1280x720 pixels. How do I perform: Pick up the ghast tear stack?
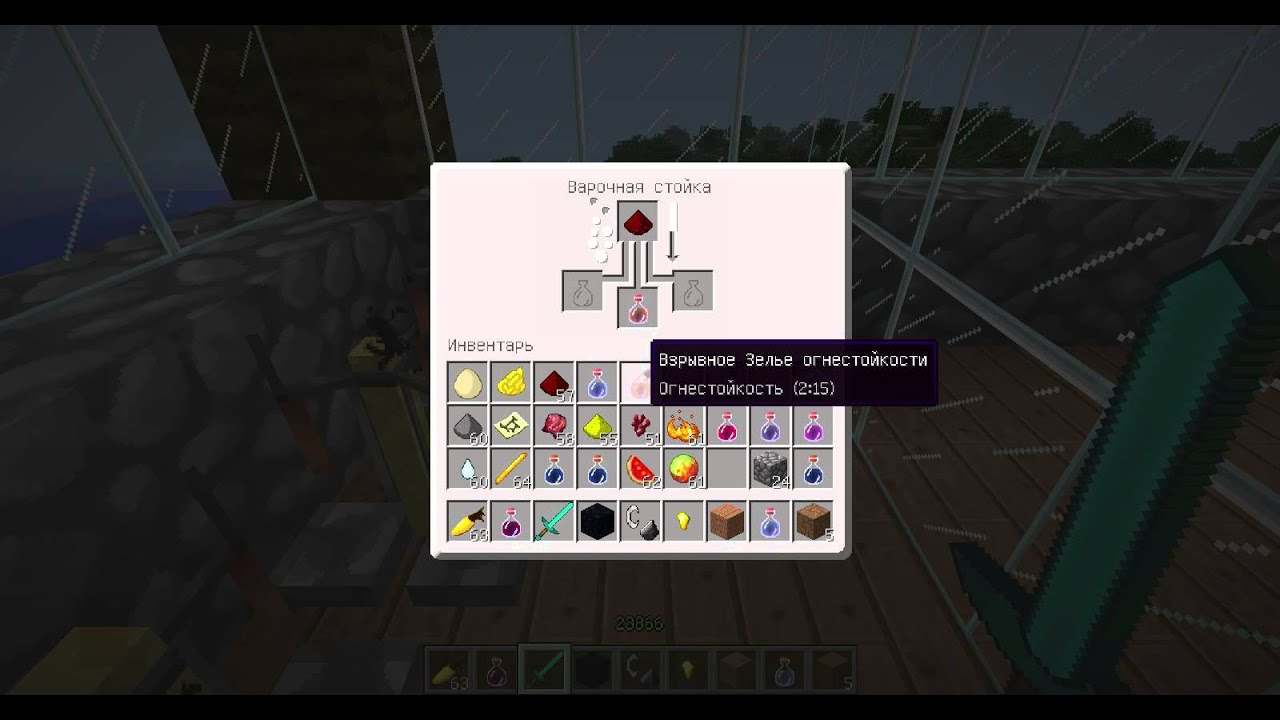pyautogui.click(x=467, y=468)
